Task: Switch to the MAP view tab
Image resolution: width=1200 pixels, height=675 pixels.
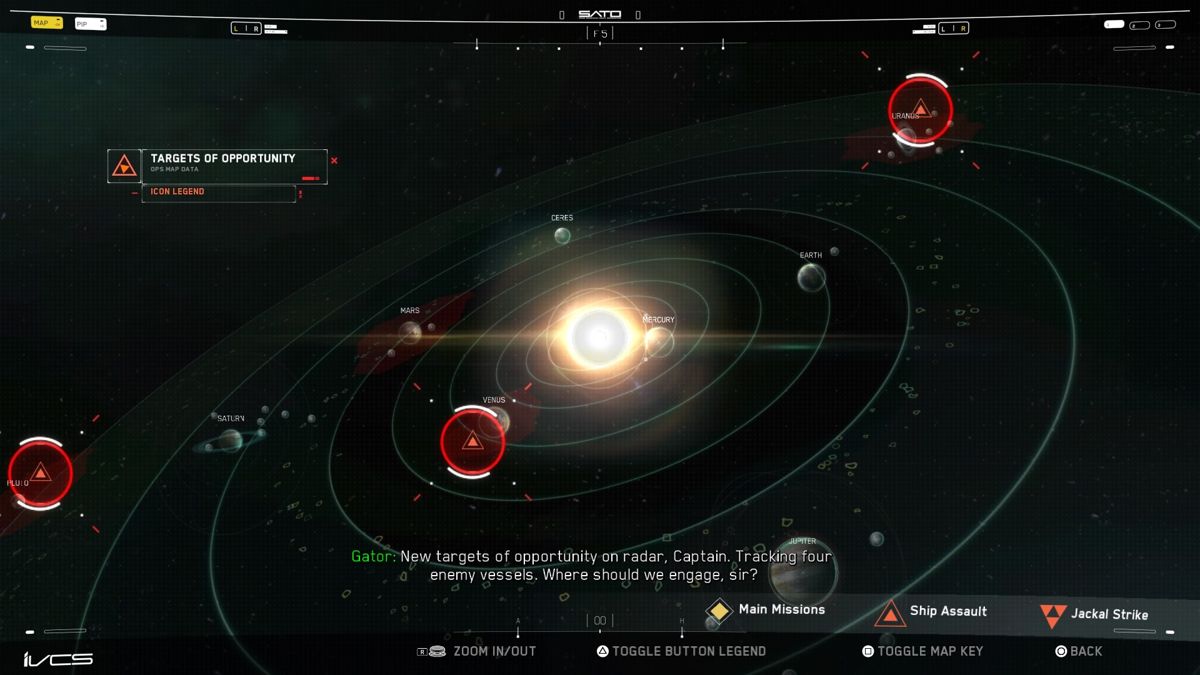Action: (x=46, y=22)
